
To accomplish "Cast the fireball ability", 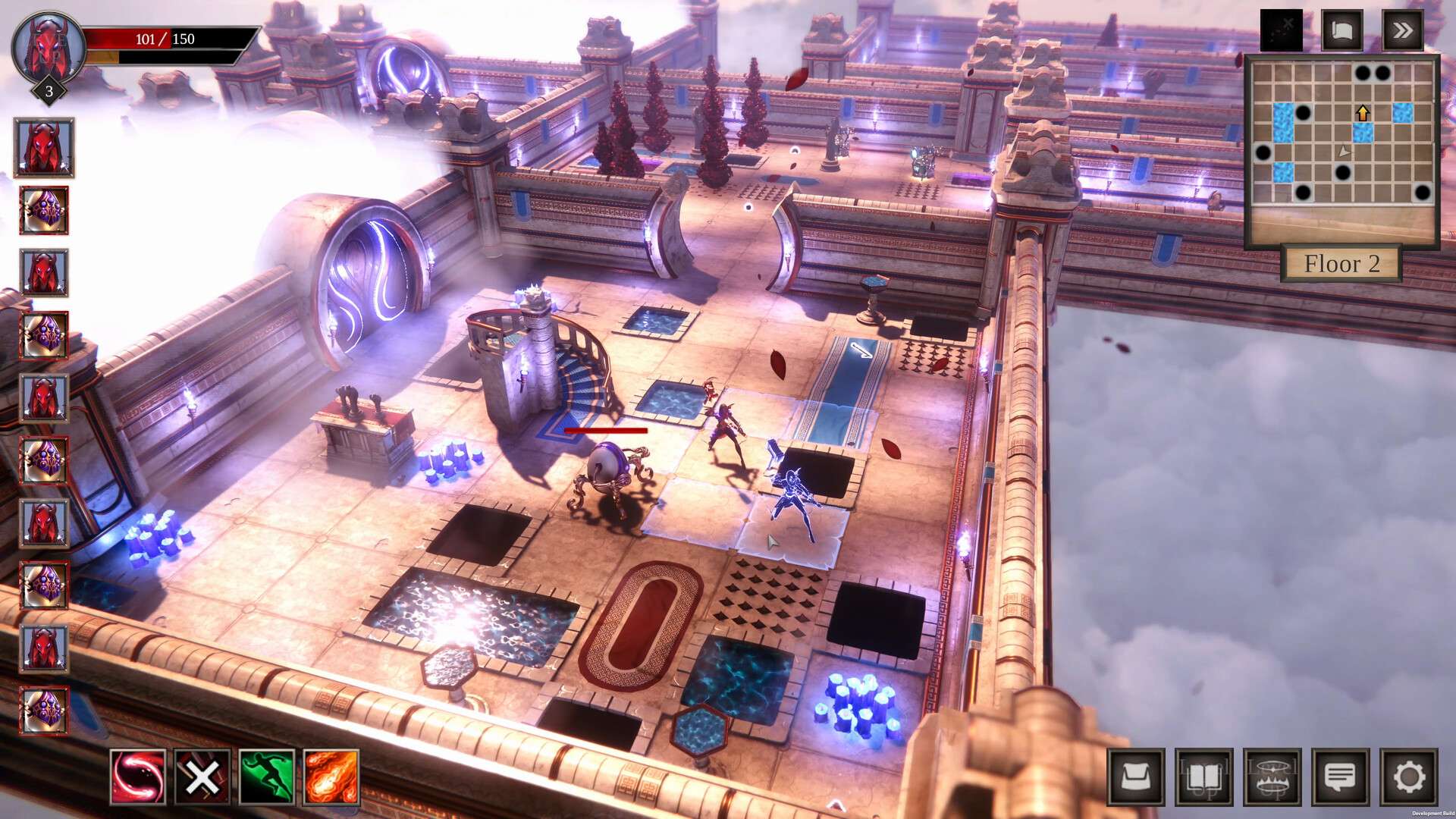I will [x=331, y=777].
